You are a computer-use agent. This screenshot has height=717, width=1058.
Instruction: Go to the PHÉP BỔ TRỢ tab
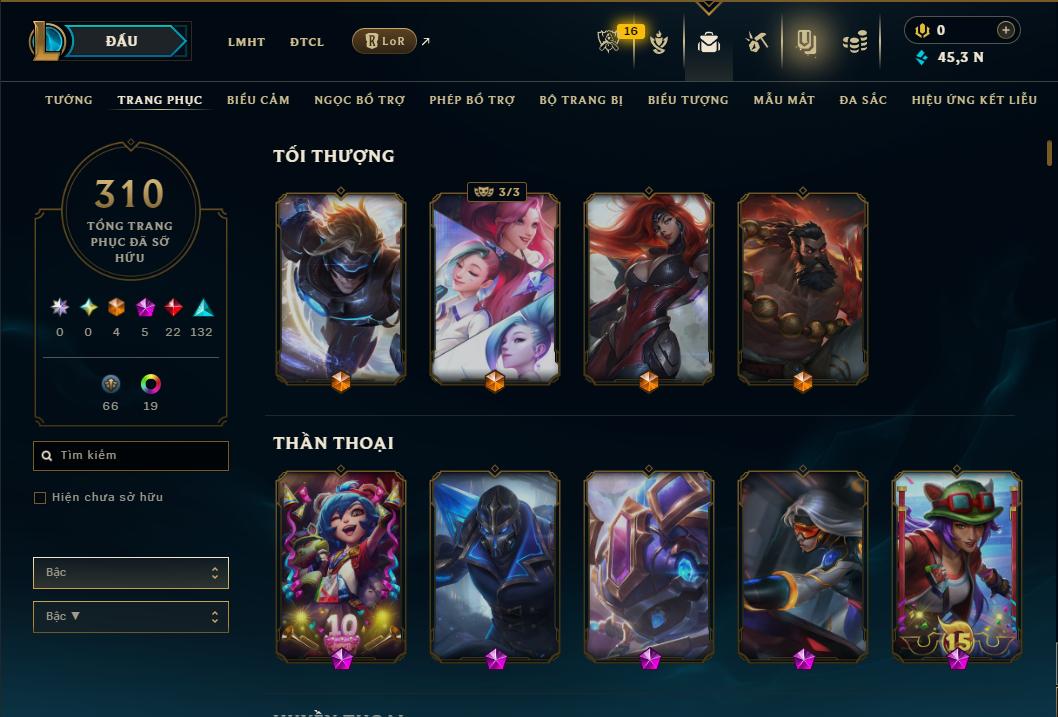pyautogui.click(x=472, y=100)
